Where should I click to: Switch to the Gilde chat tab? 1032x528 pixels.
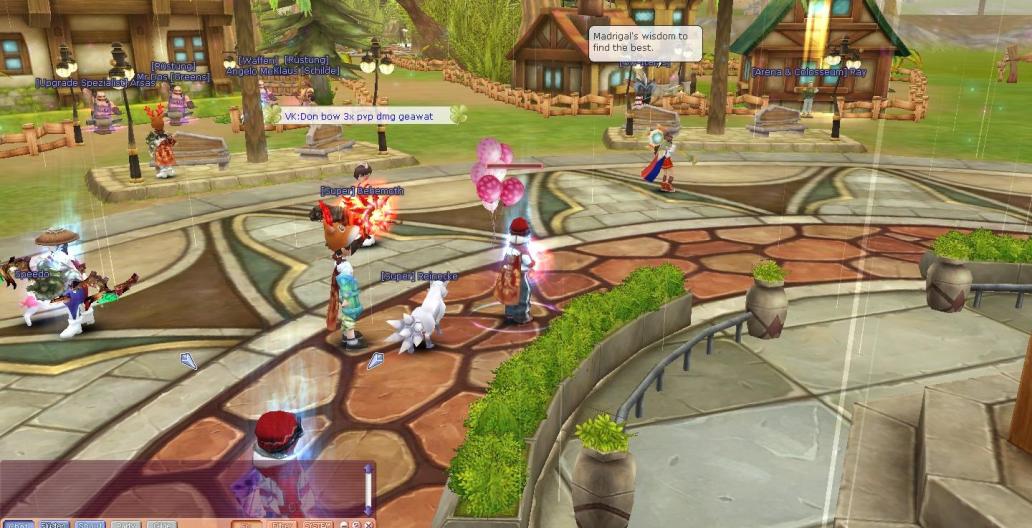(x=161, y=525)
